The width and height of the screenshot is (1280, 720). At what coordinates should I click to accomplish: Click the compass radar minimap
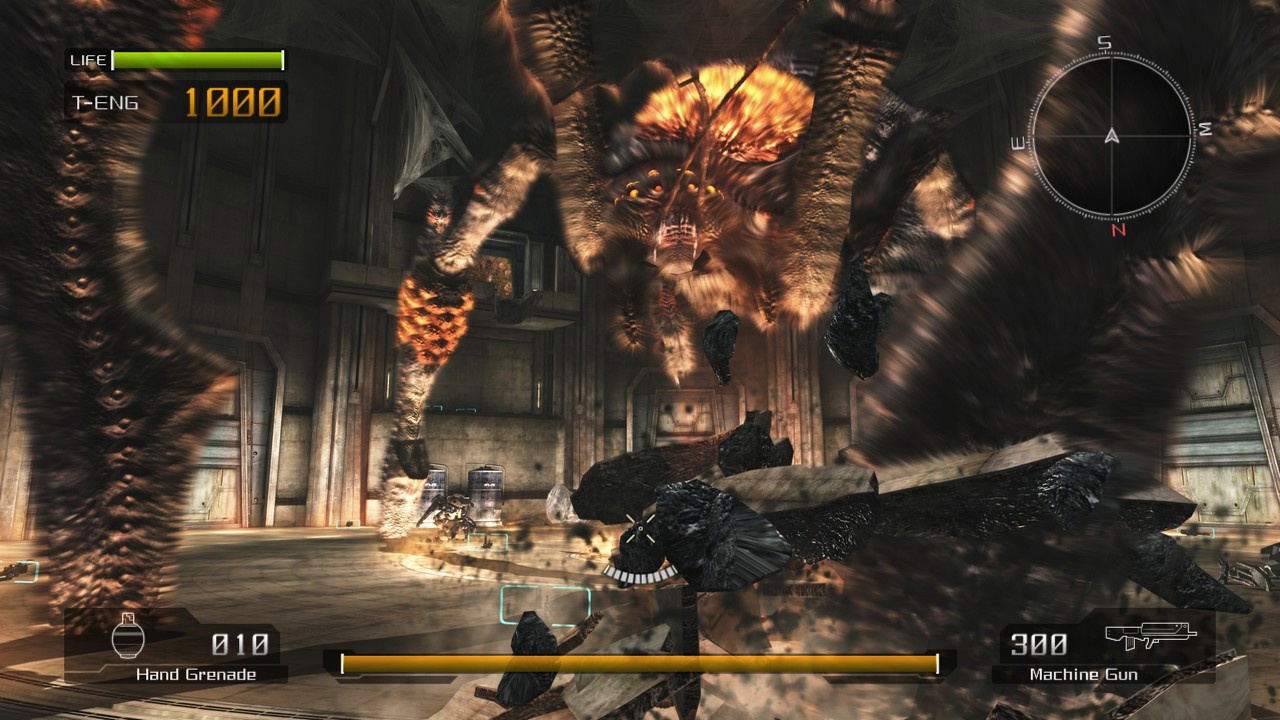point(1111,136)
